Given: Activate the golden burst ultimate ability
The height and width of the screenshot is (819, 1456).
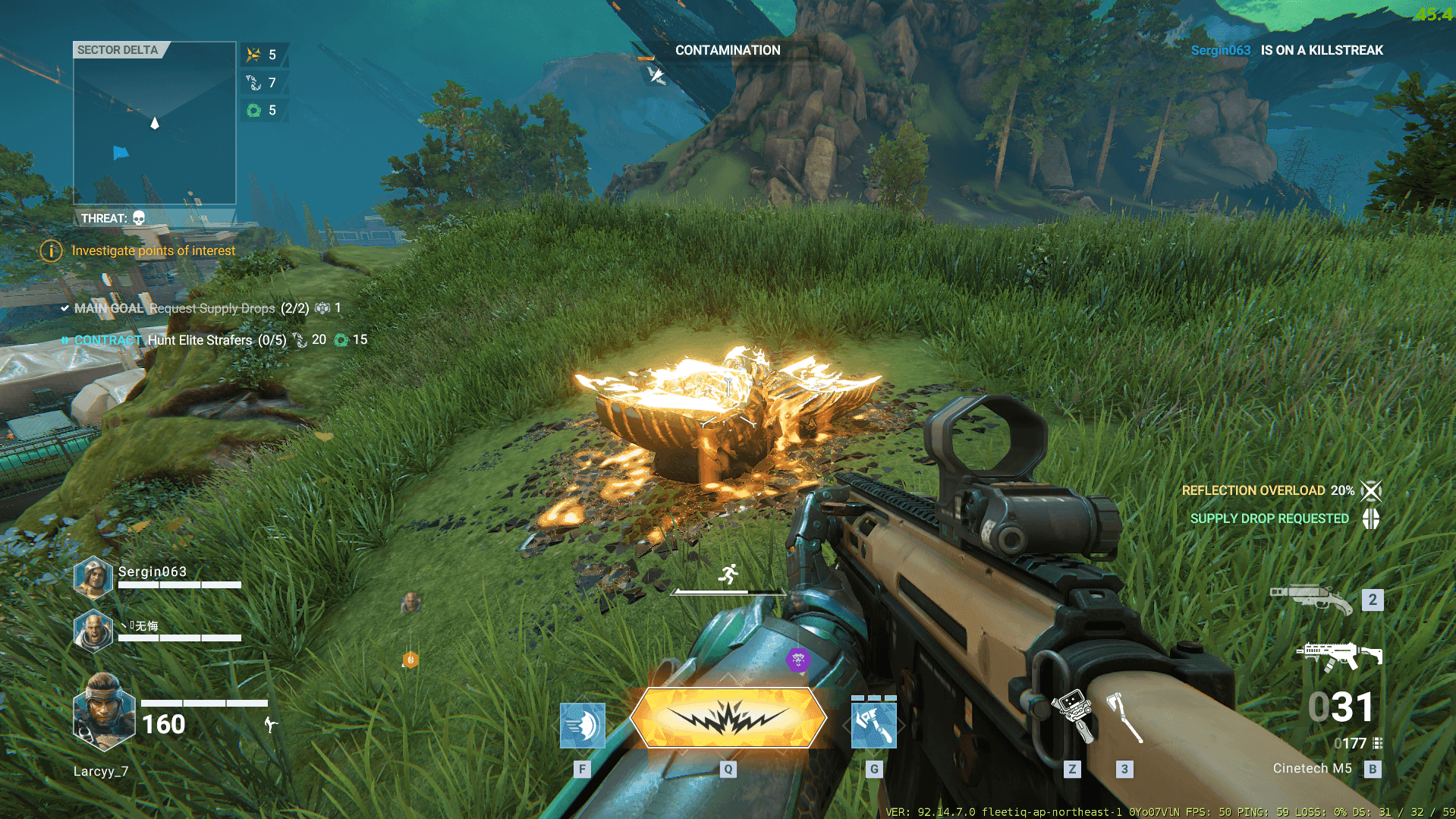Looking at the screenshot, I should [728, 717].
